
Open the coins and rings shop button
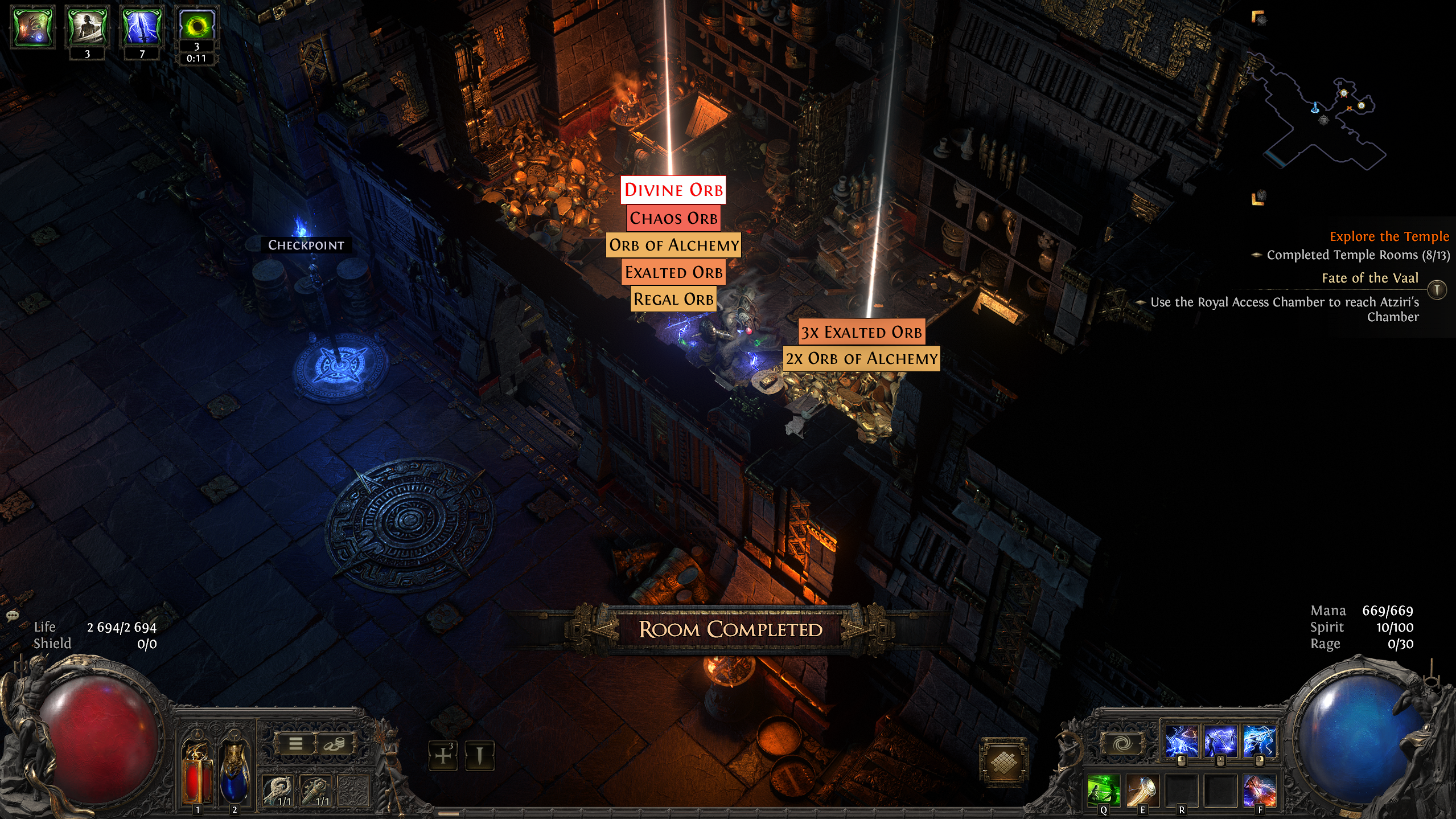[x=334, y=743]
